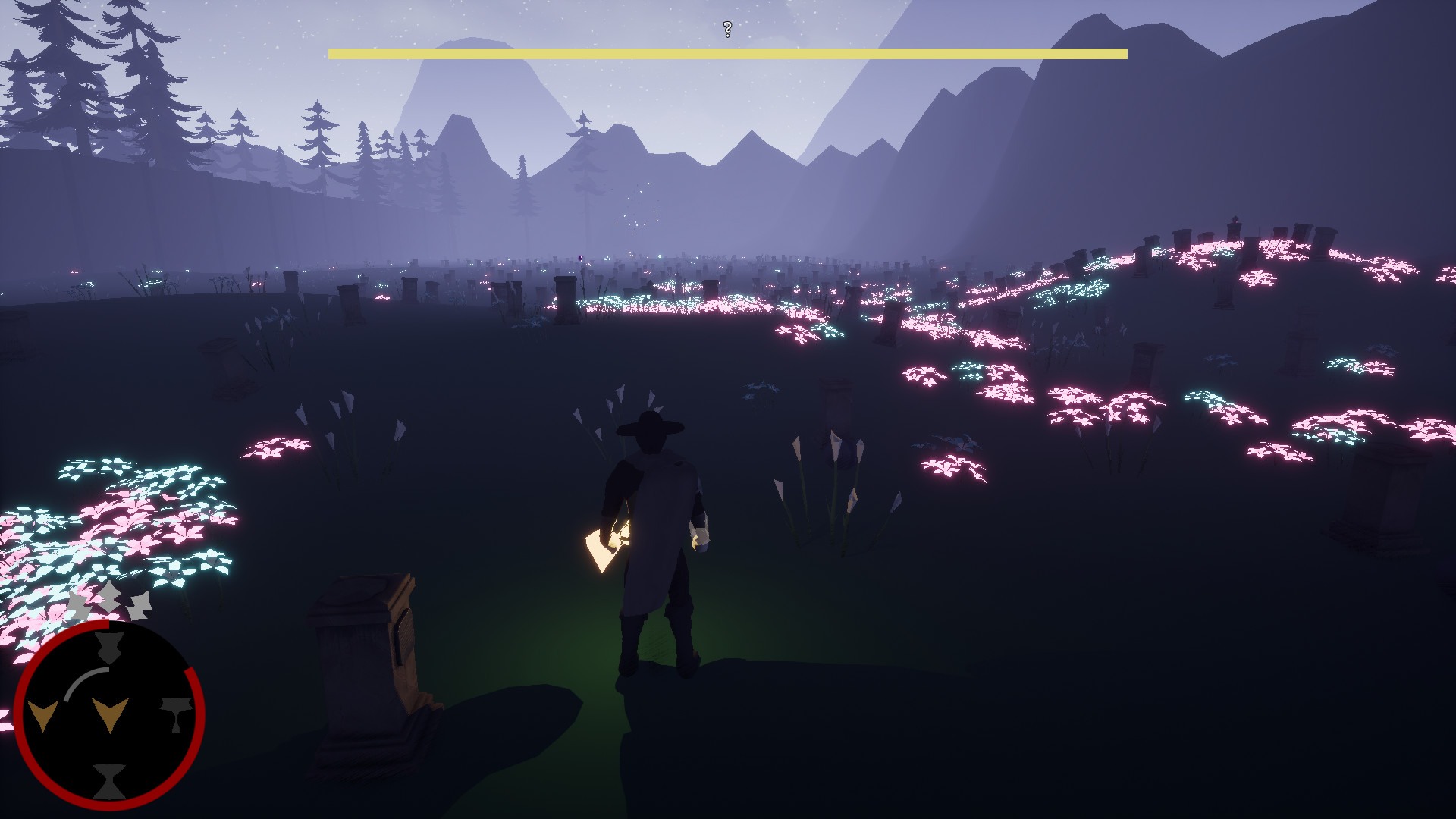Click the question mark above the boss health bar
The image size is (1456, 819).
tap(726, 30)
